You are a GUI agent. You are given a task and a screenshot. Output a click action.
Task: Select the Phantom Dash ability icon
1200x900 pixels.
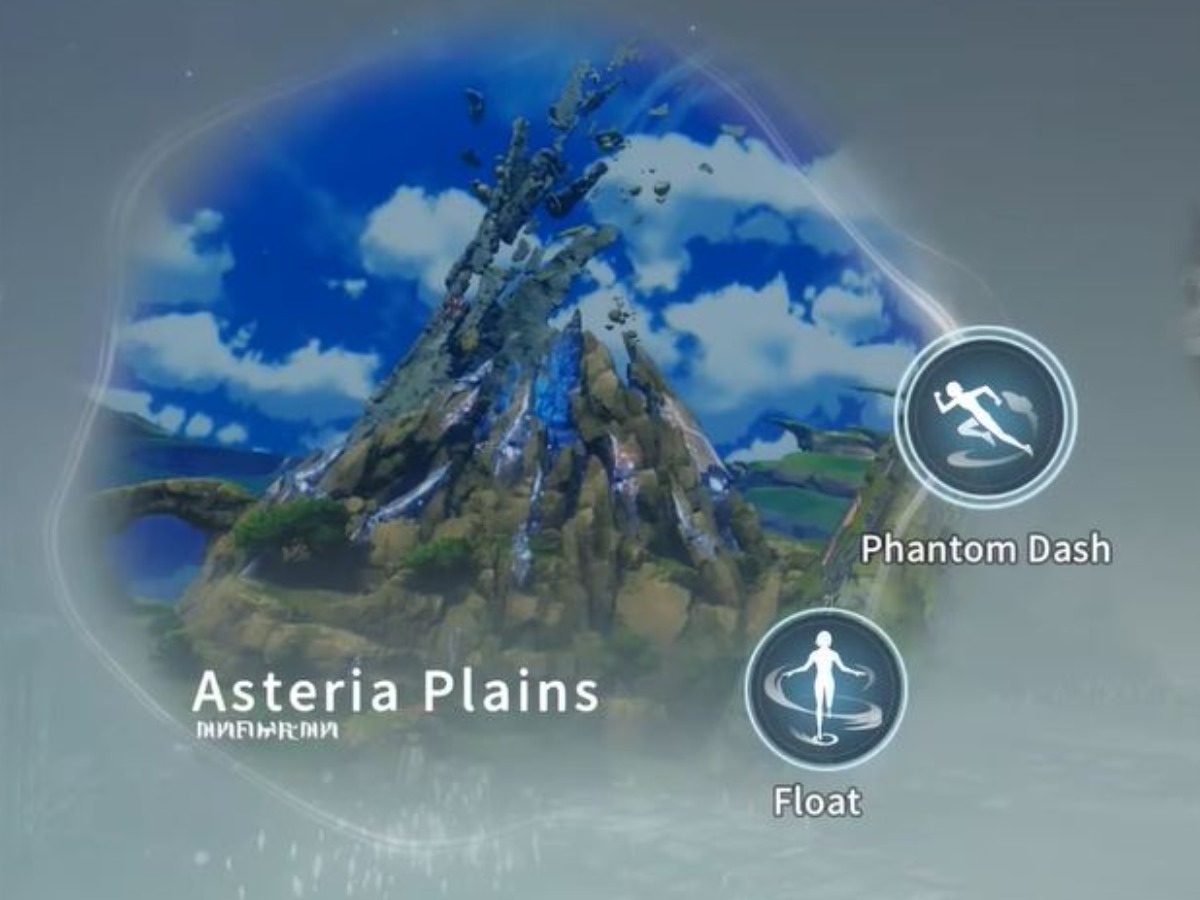pyautogui.click(x=985, y=417)
